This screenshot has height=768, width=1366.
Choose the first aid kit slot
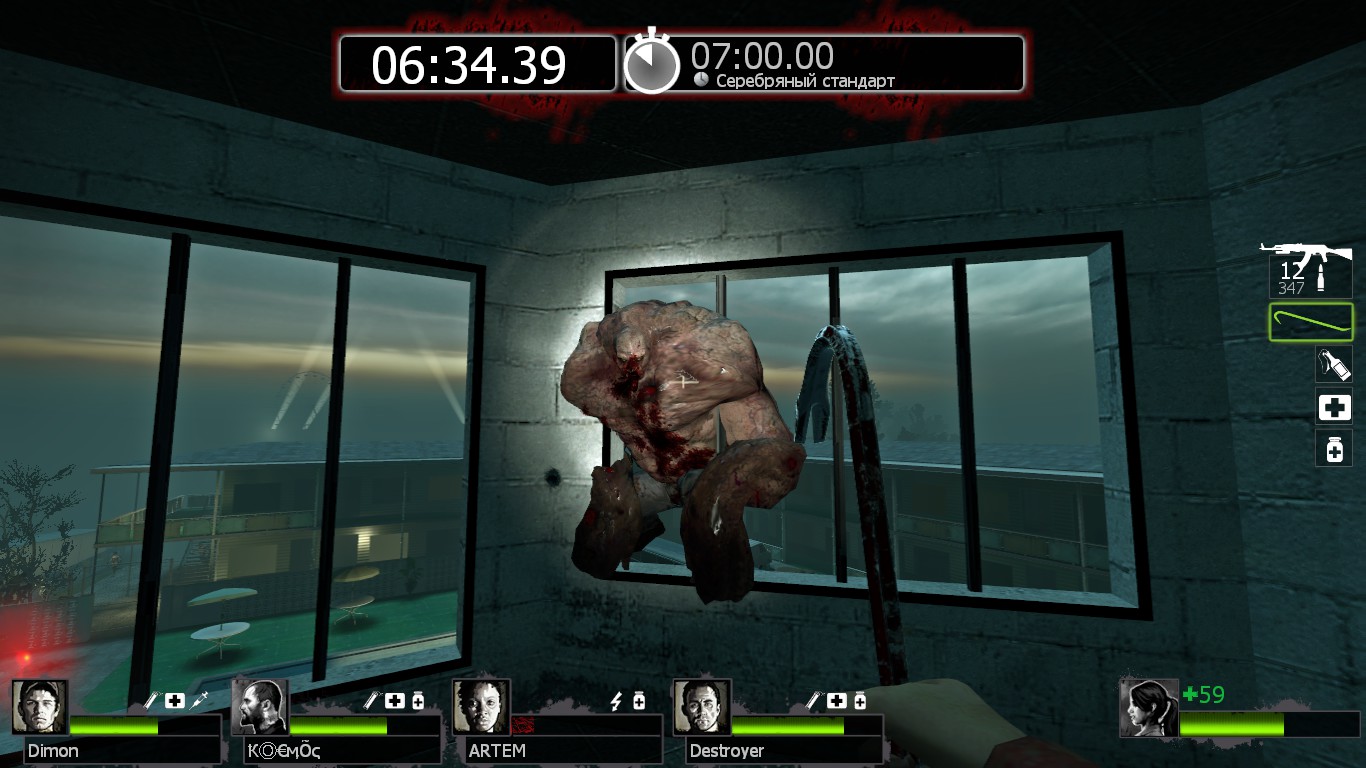click(1334, 407)
